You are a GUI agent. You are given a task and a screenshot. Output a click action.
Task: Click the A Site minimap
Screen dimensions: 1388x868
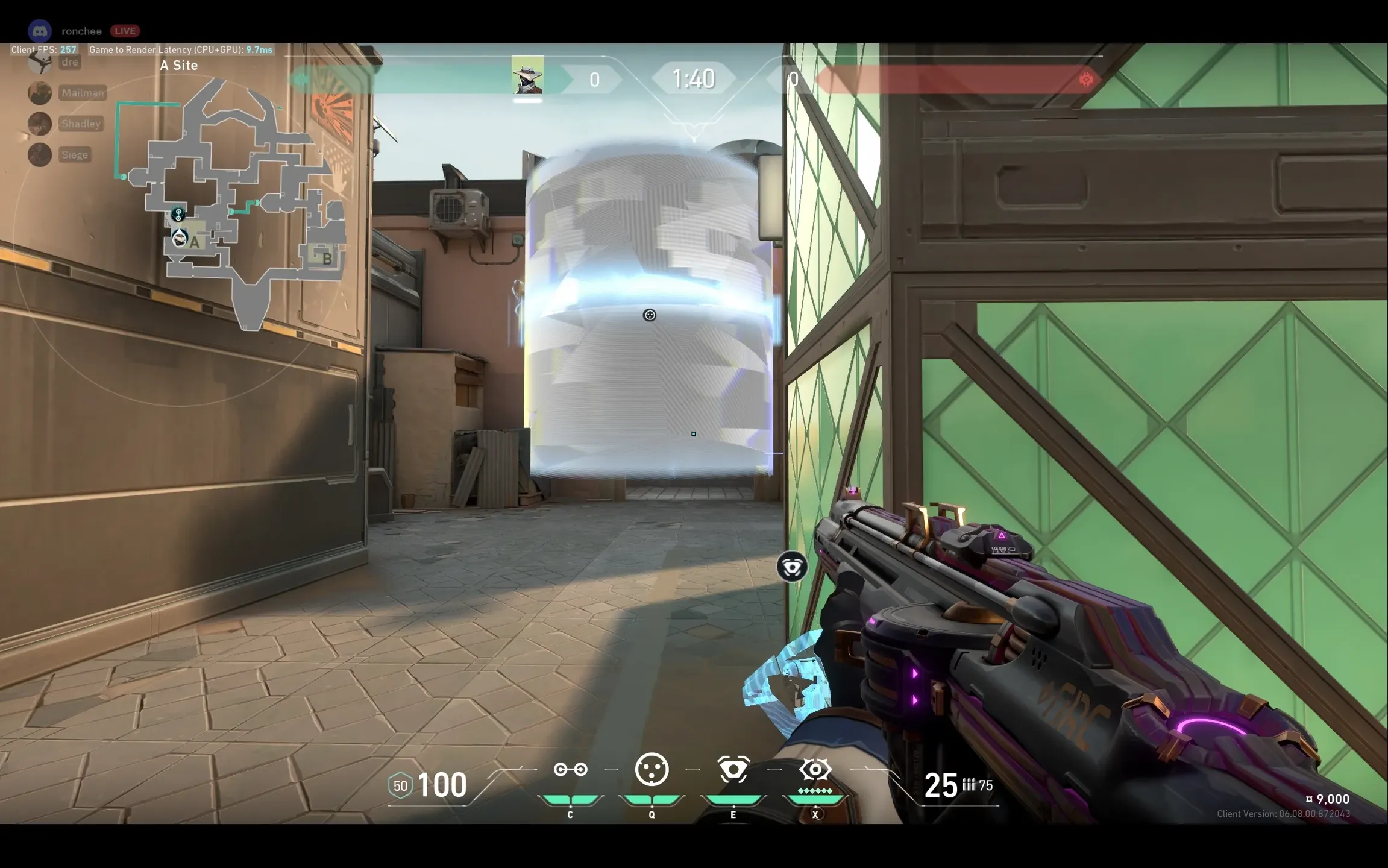(241, 205)
